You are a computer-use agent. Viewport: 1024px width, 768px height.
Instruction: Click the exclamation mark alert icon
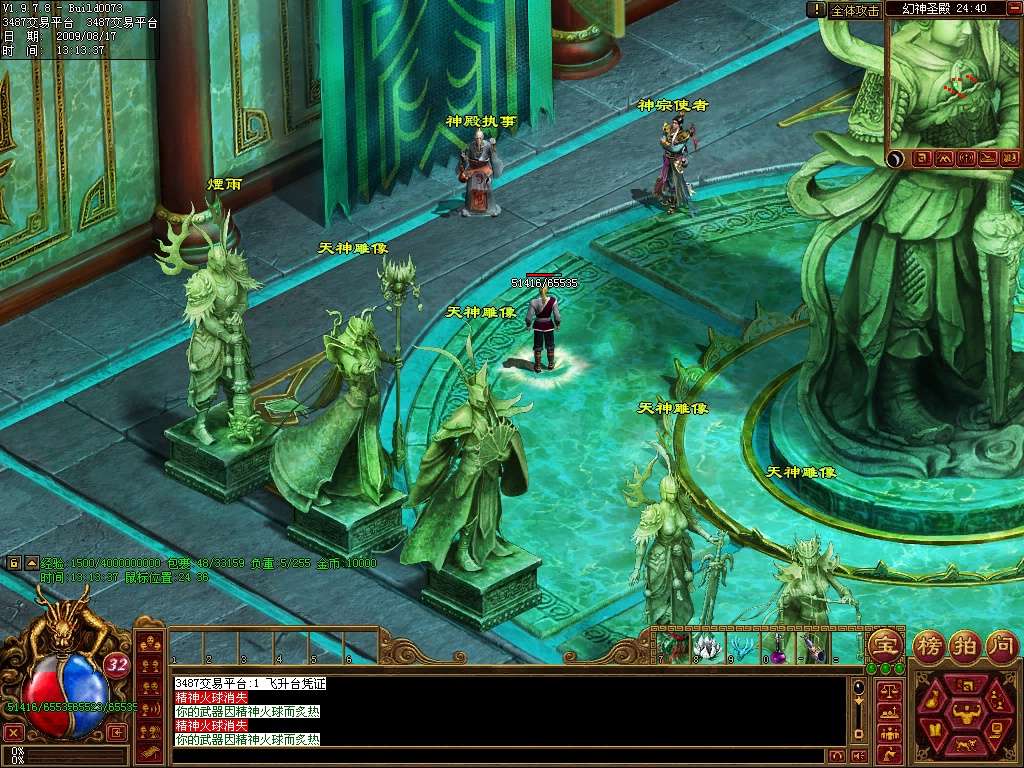[817, 9]
